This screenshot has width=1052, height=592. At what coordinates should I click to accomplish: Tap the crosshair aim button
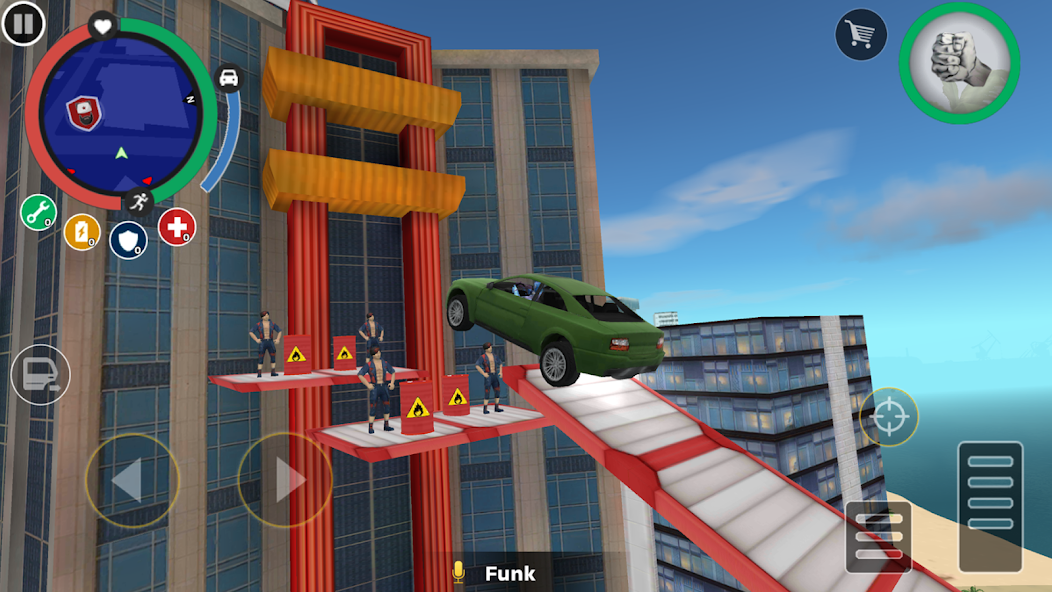889,416
